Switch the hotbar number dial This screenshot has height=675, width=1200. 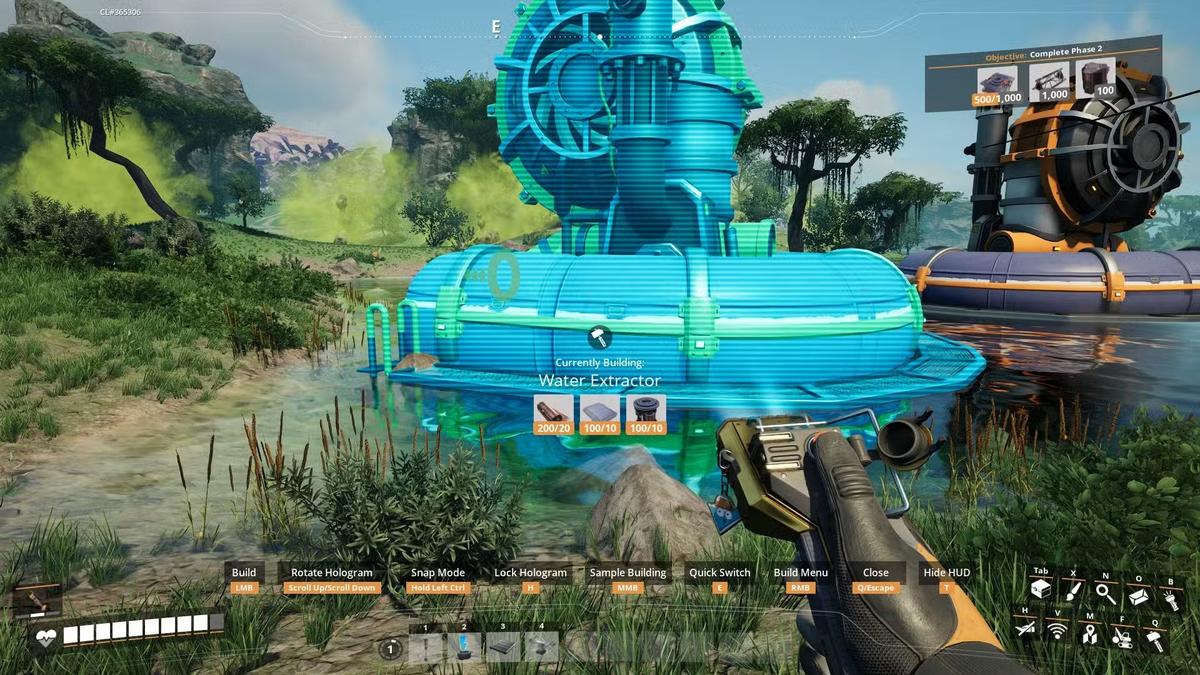point(390,649)
